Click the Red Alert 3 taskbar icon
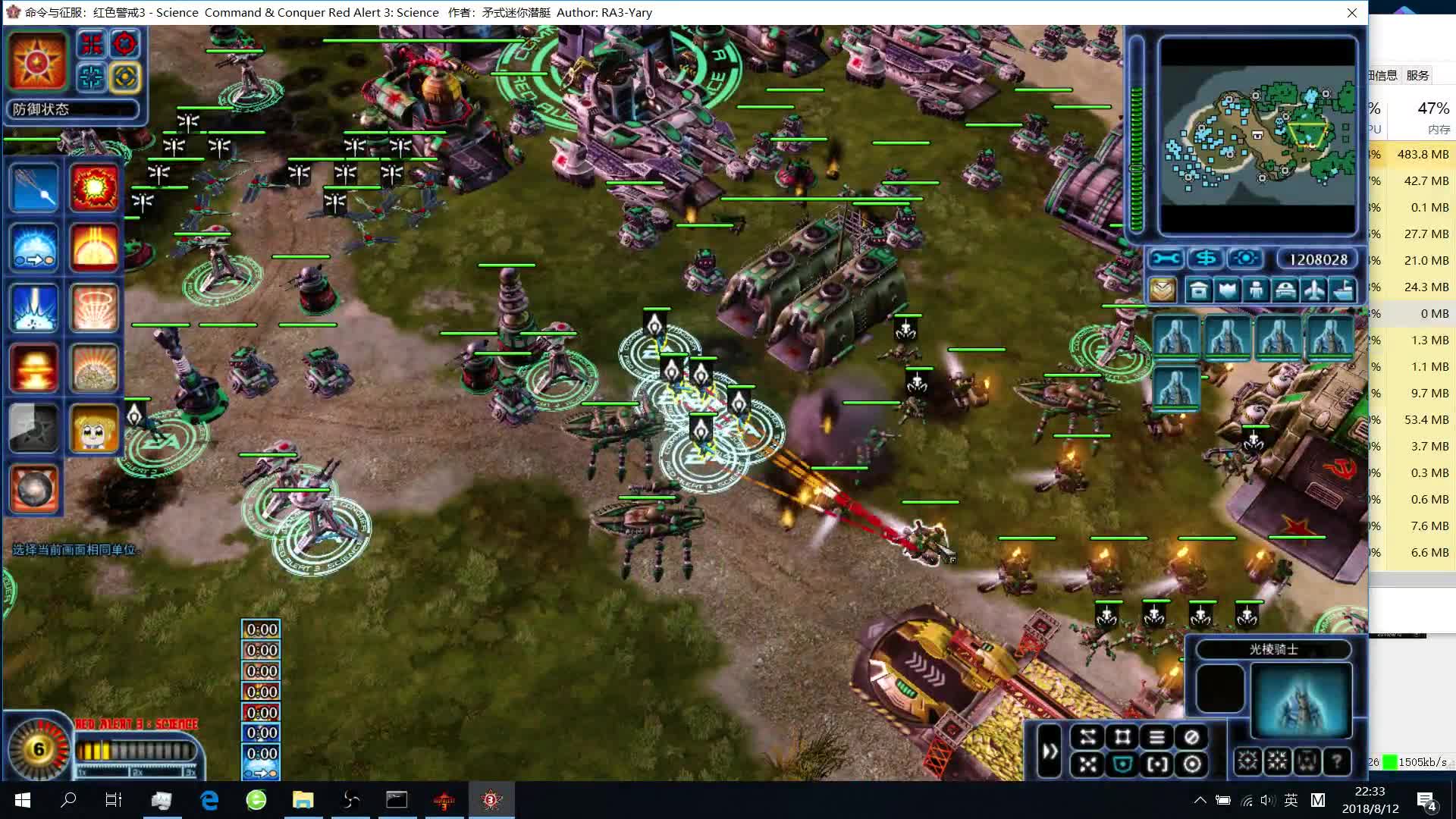Image resolution: width=1456 pixels, height=819 pixels. click(x=491, y=800)
